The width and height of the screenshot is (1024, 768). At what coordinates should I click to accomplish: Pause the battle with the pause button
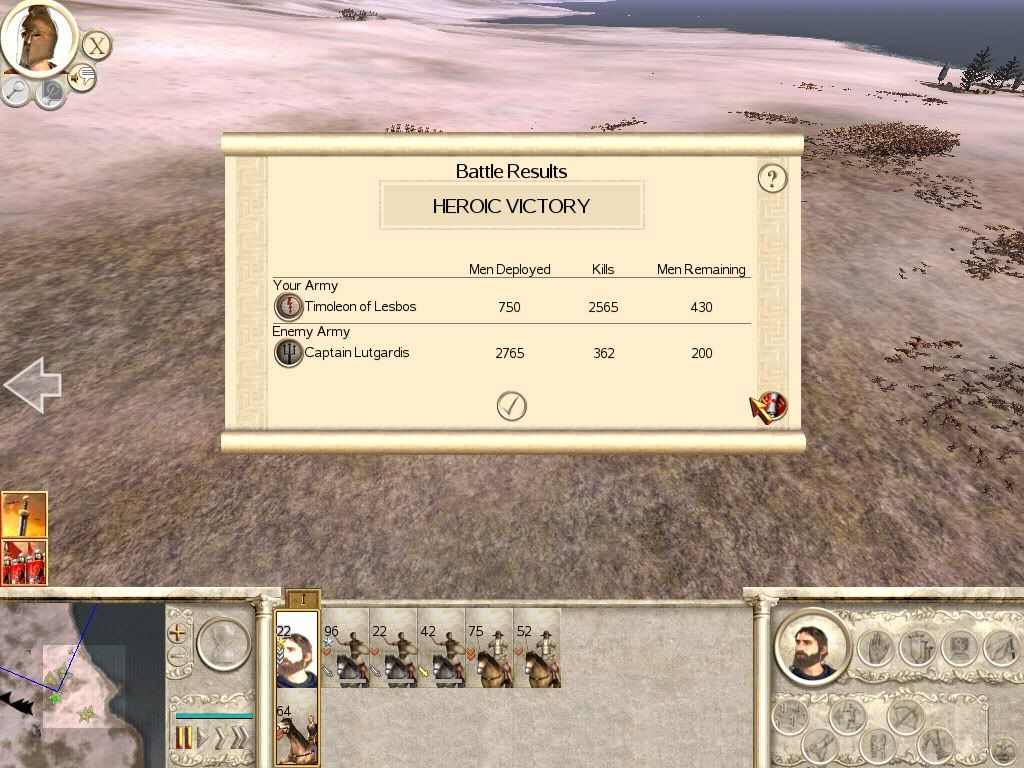184,739
